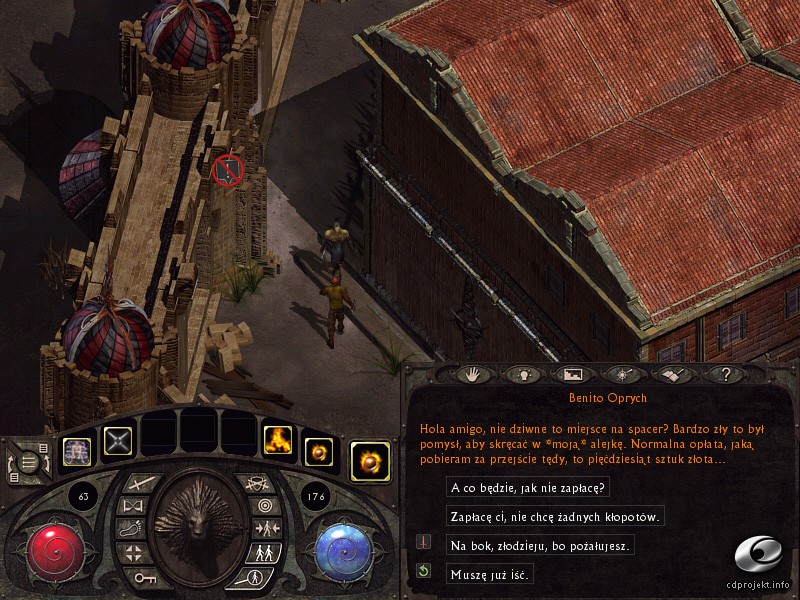
Task: Select "Zapłacę ci, nie chcę żadnych kłopotów."
Action: [x=555, y=517]
